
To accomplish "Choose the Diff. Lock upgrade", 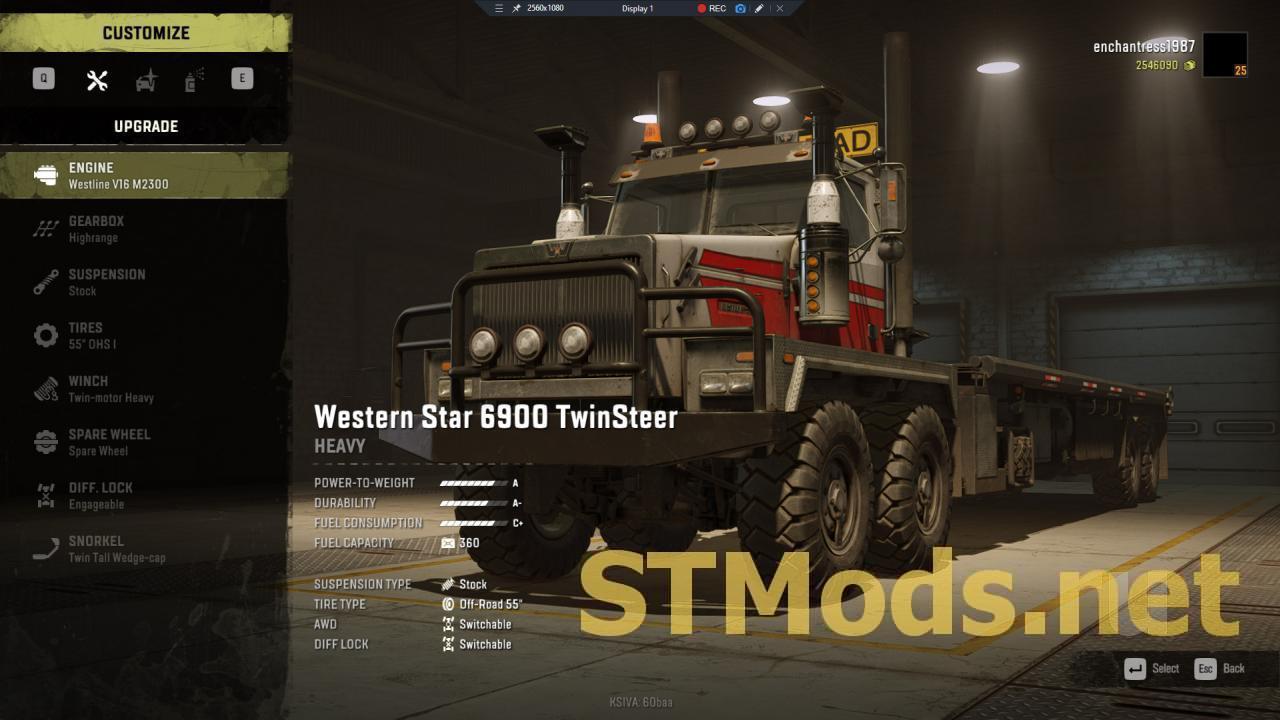I will pos(145,495).
